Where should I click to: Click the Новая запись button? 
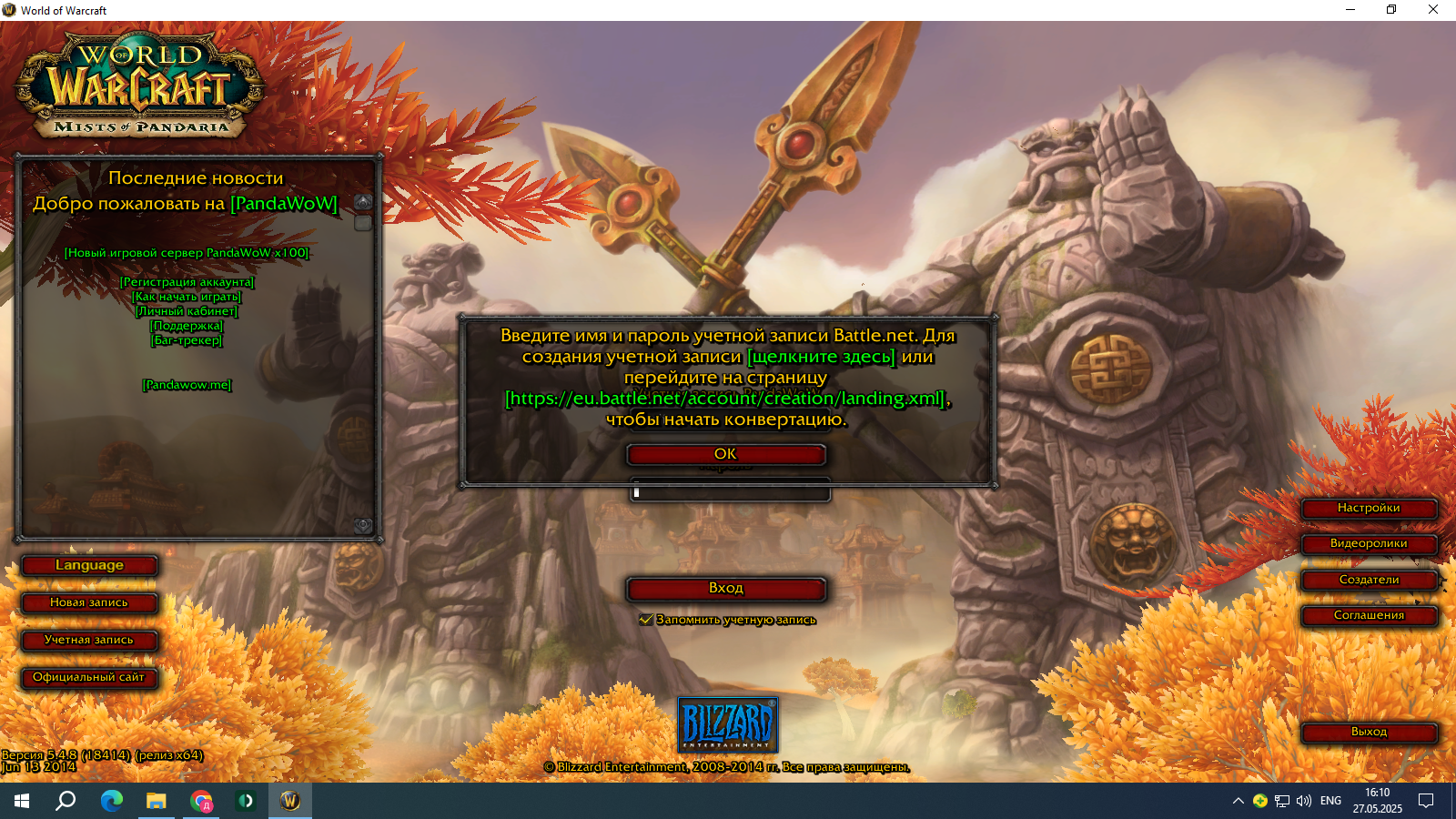pos(89,602)
